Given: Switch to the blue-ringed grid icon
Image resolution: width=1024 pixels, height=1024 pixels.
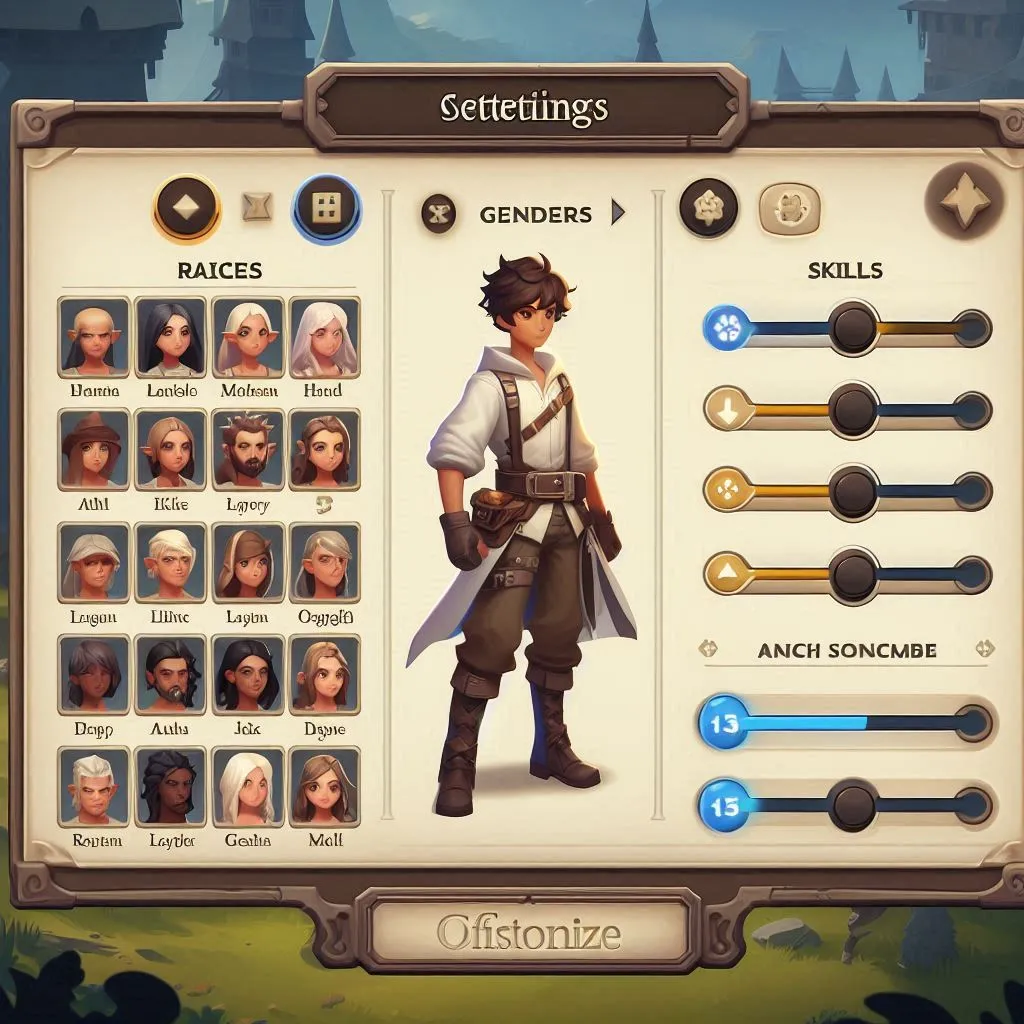Looking at the screenshot, I should tap(326, 210).
